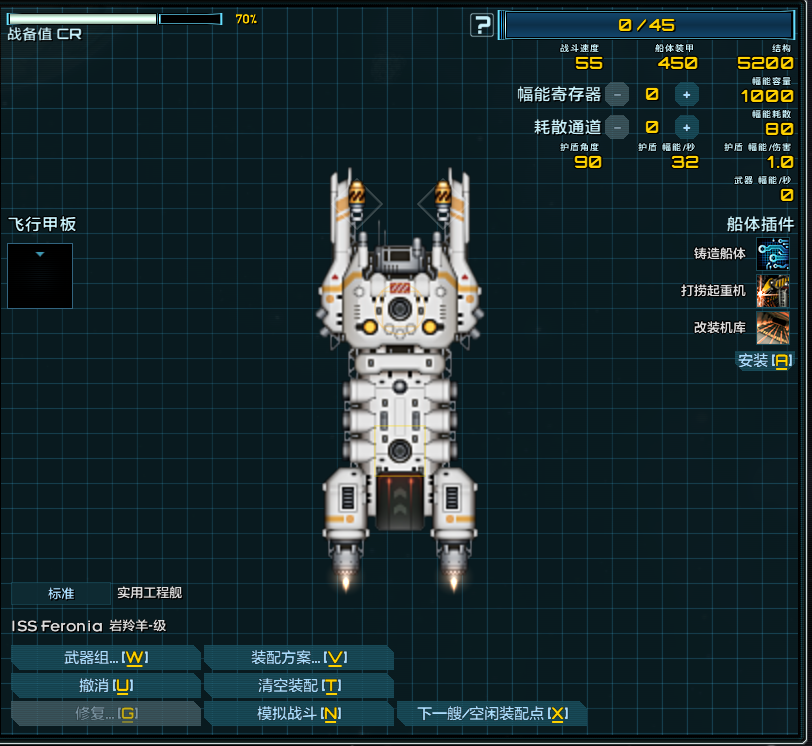Go to 下一艘/空闲装配点 next ship
Screen dimensions: 812x746
coord(492,713)
